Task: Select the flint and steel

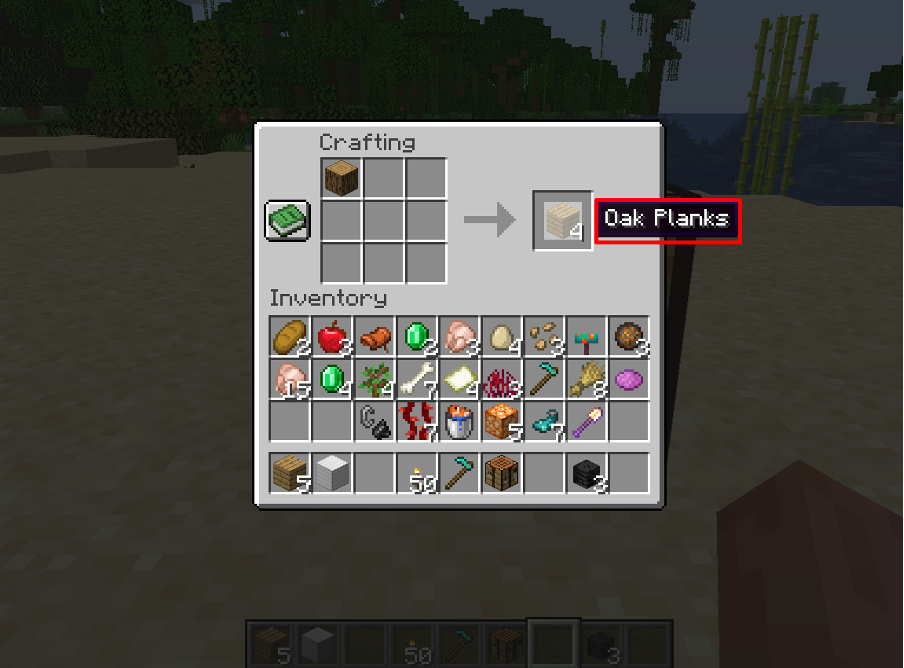Action: pos(374,422)
